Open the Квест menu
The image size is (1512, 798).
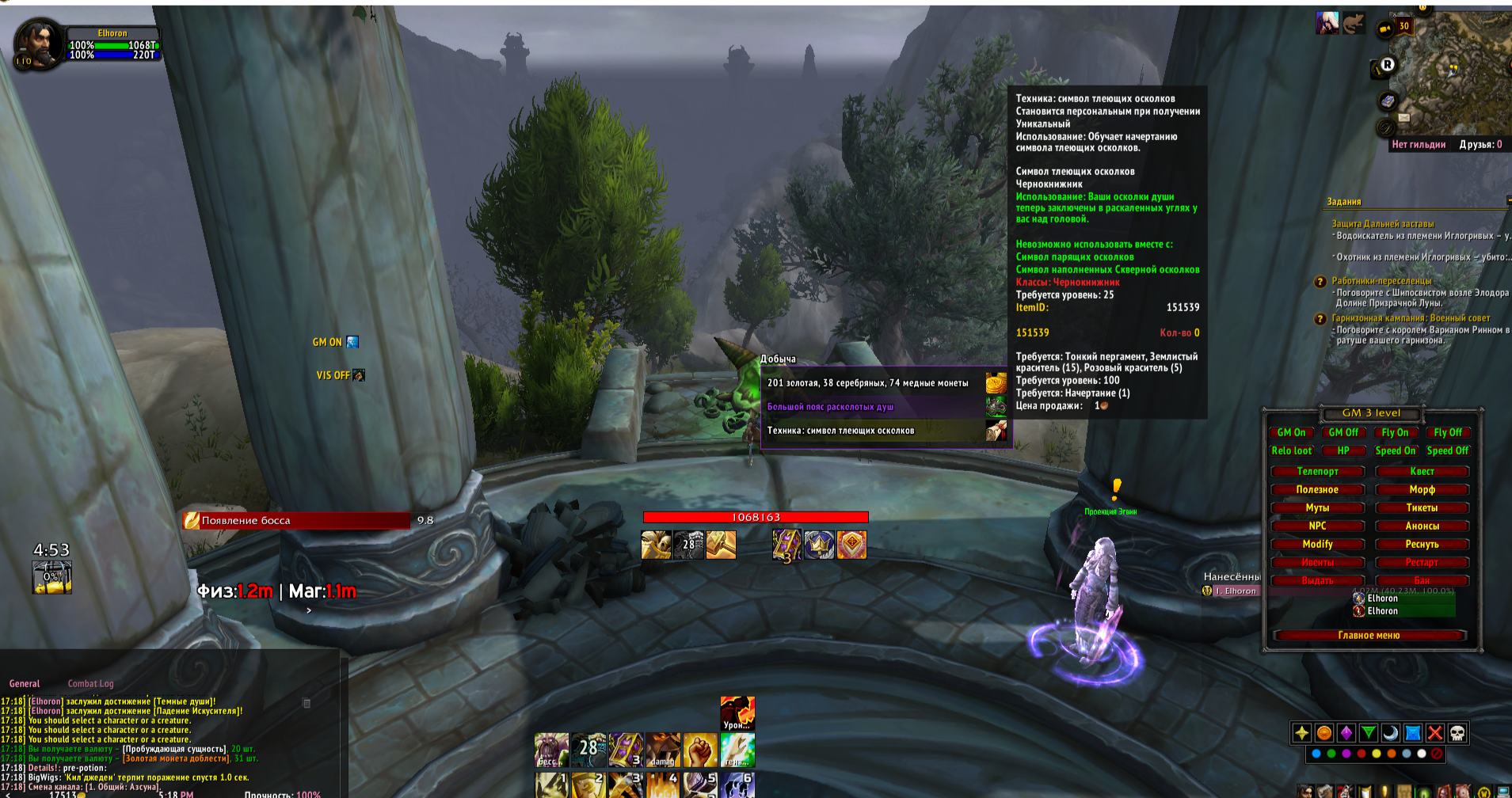(x=1422, y=471)
